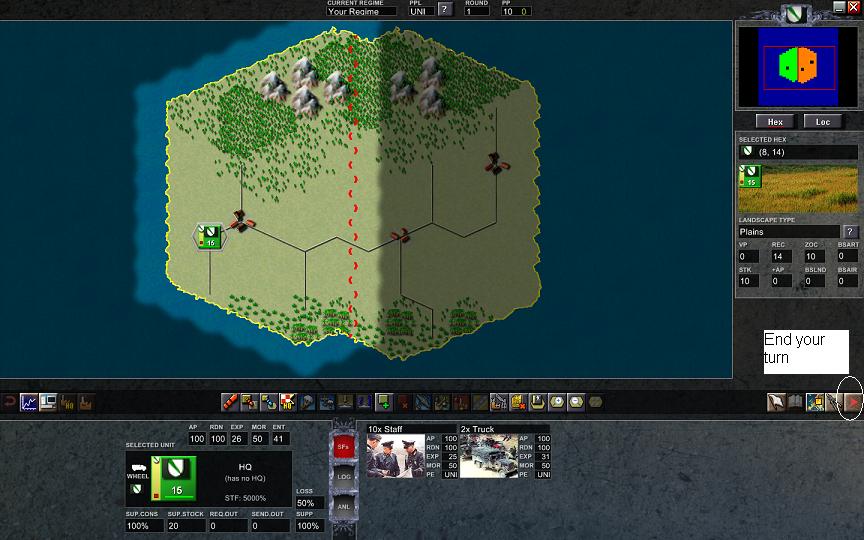
Task: Select the 2x Truck subformation picture
Action: click(487, 456)
